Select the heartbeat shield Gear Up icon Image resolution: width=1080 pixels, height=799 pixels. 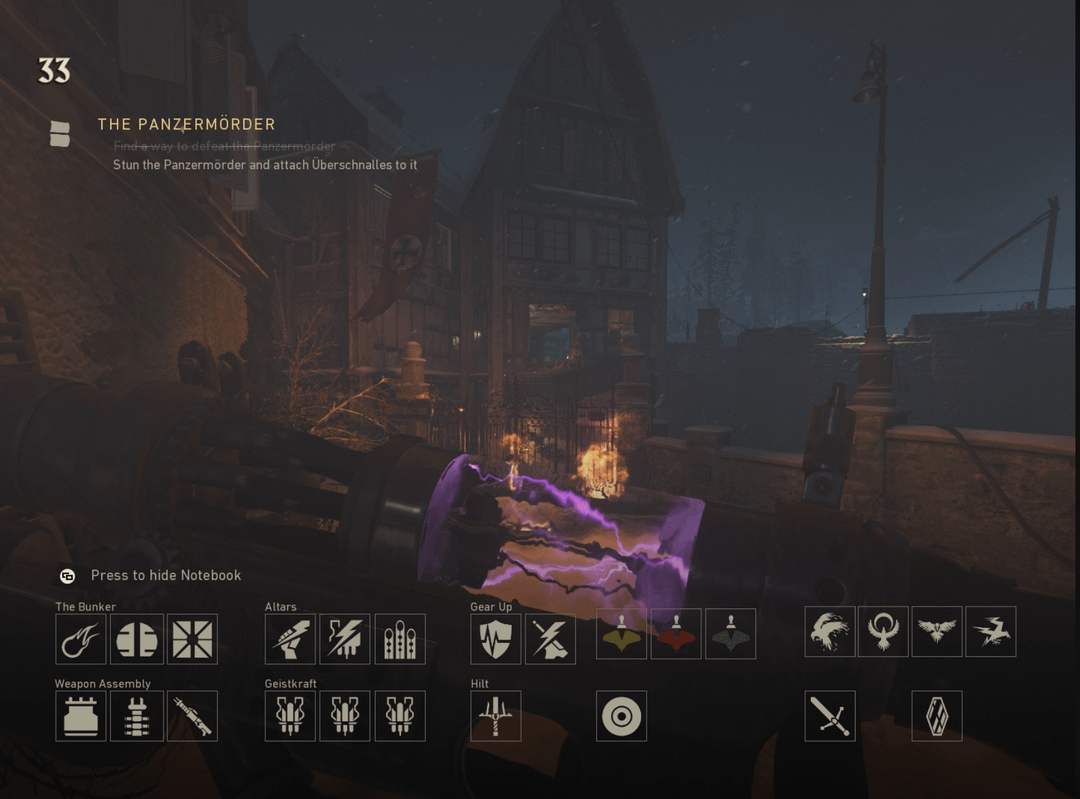tap(496, 639)
